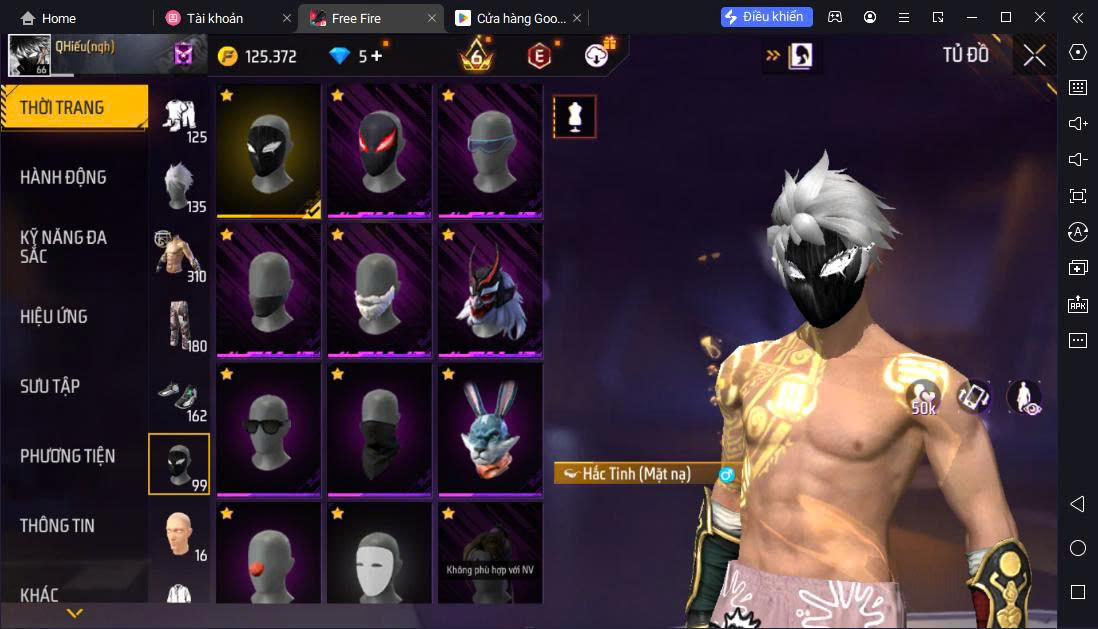Equip the blue goggles mask item

tap(490, 150)
